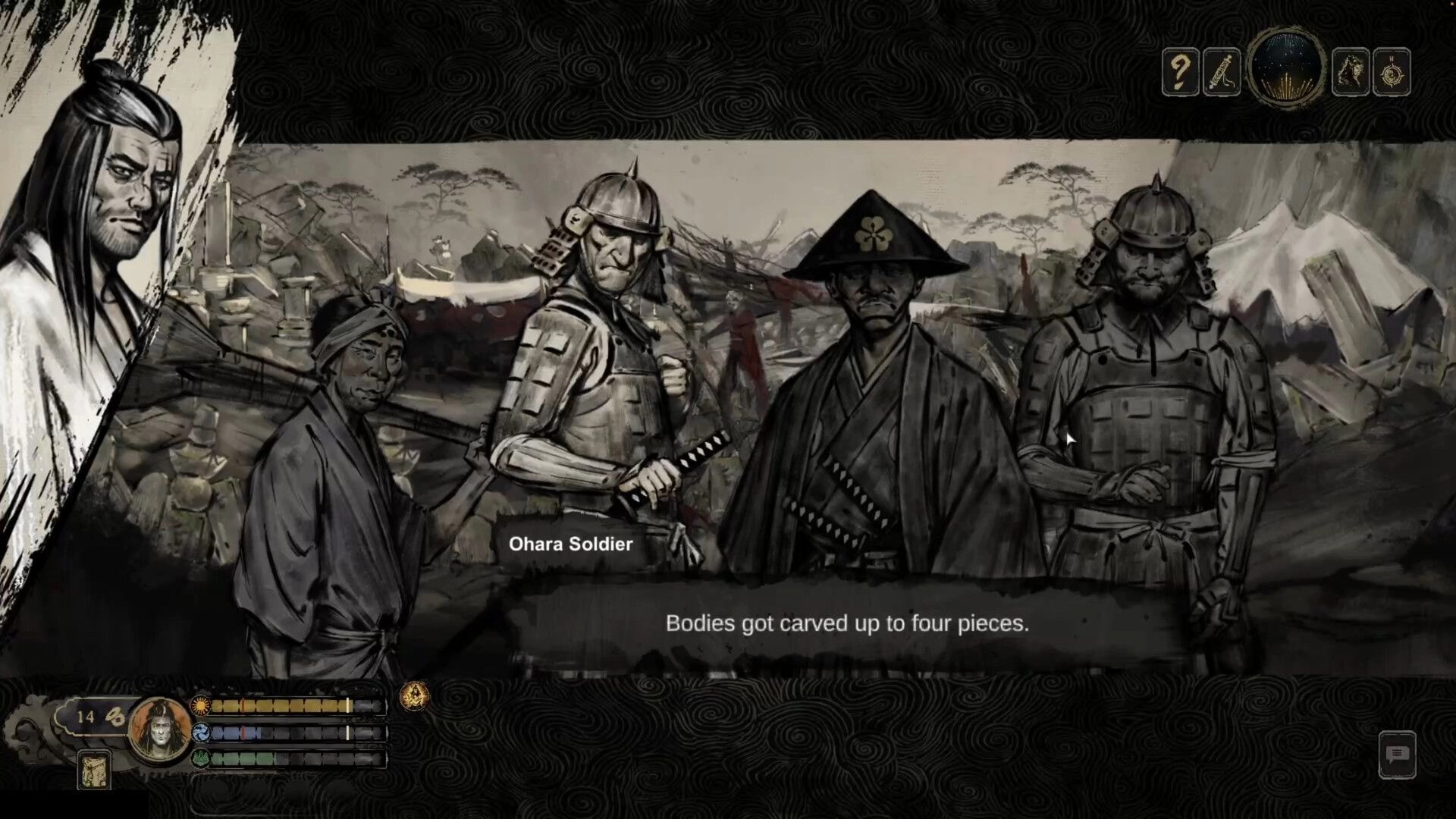Click the Ohara Soldier name plate
The image size is (1456, 819).
click(570, 544)
